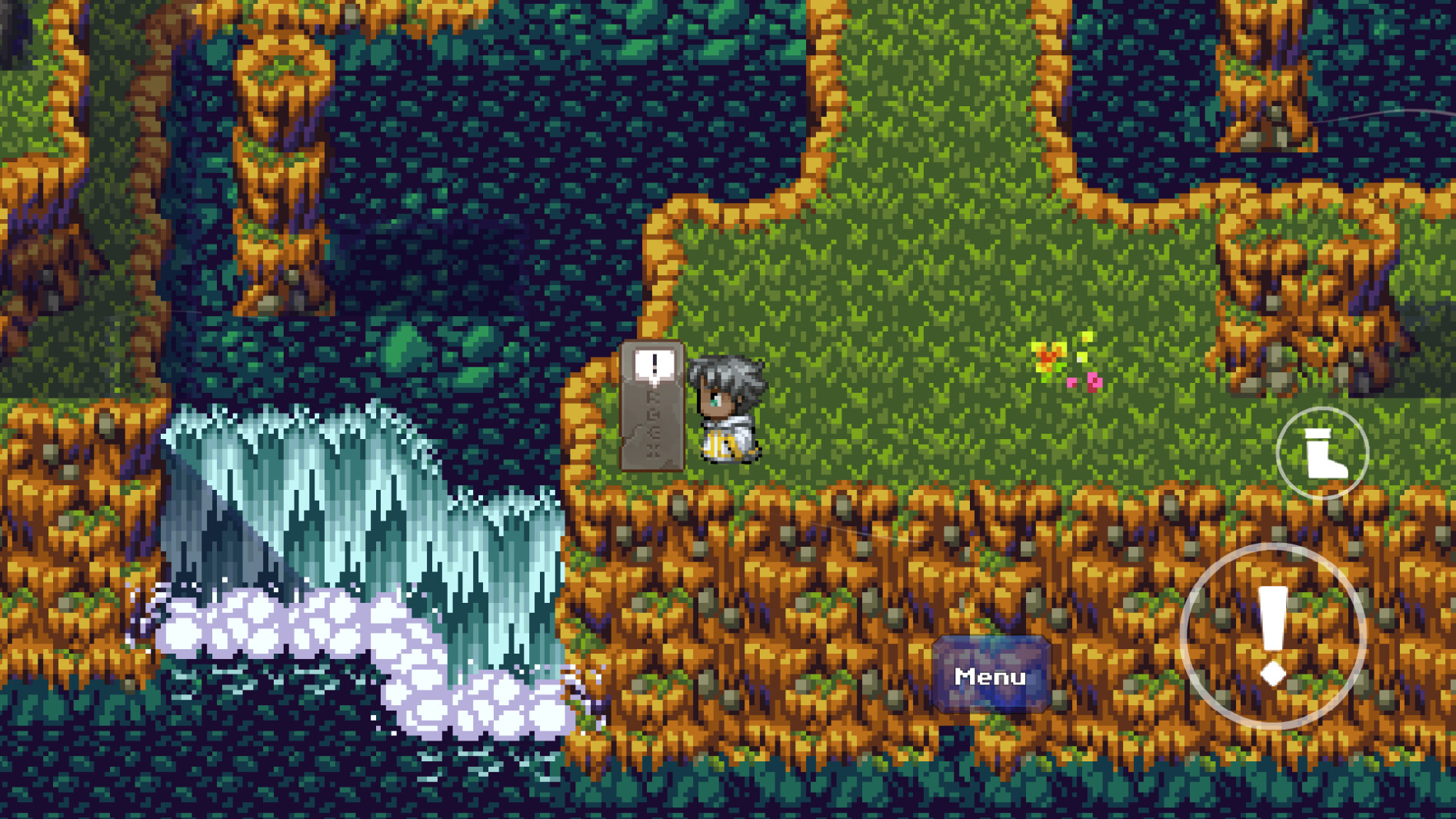Select the engraved stone signpost
Image resolution: width=1456 pixels, height=819 pixels.
click(x=654, y=427)
